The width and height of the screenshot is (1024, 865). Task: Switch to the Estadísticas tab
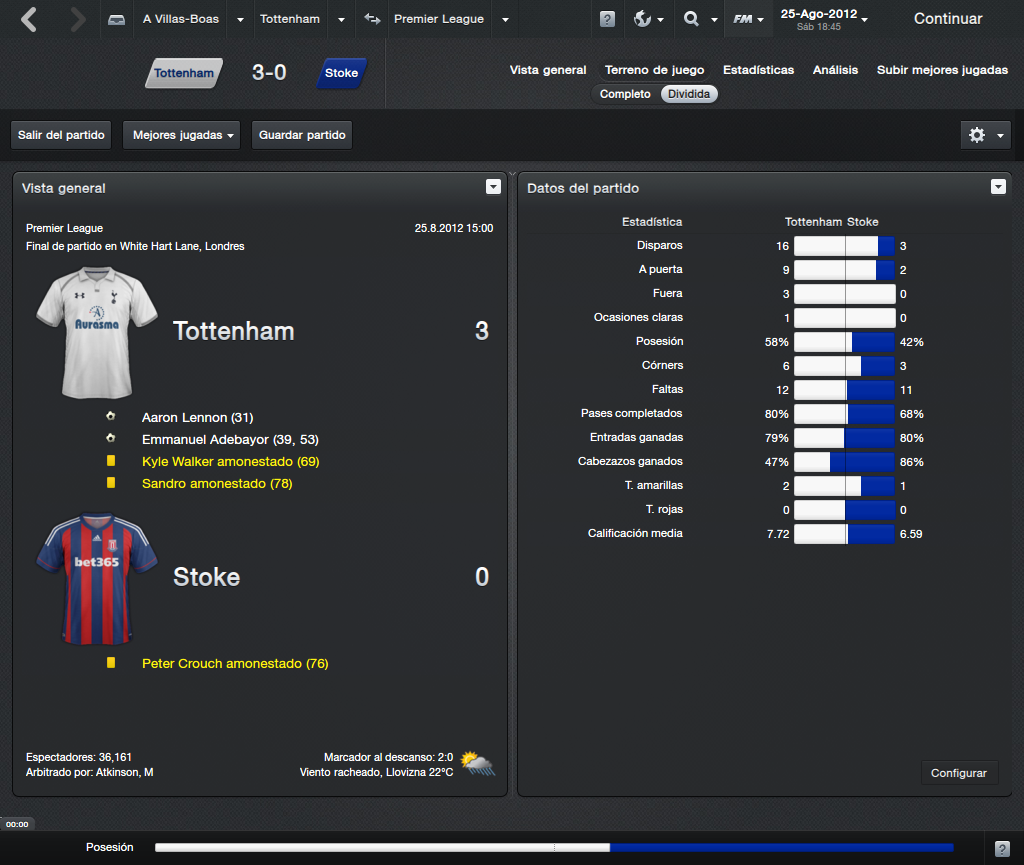coord(758,70)
